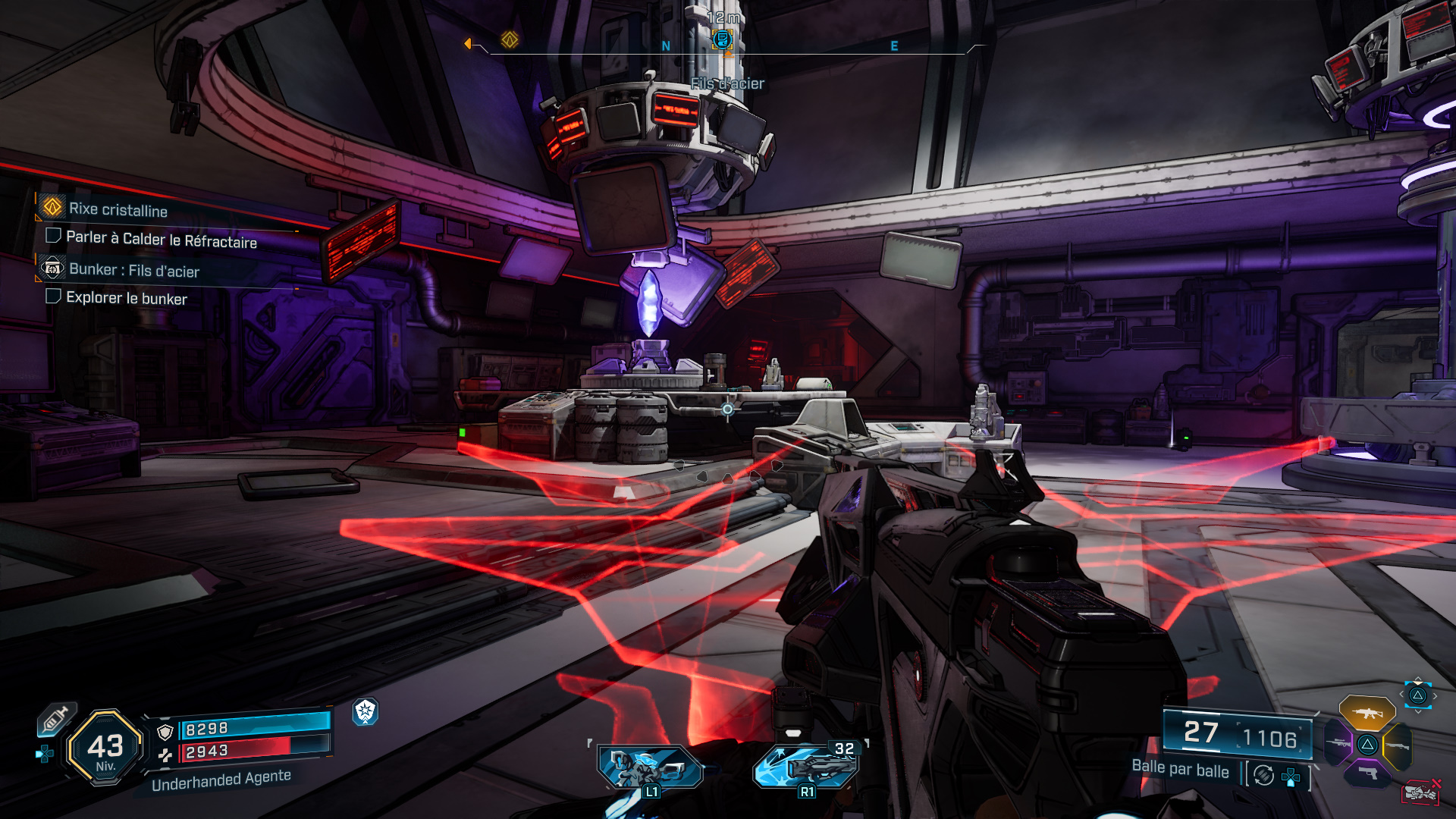The width and height of the screenshot is (1456, 819).
Task: Open the Bunker : Fils d'acier quest entry
Action: 133,270
